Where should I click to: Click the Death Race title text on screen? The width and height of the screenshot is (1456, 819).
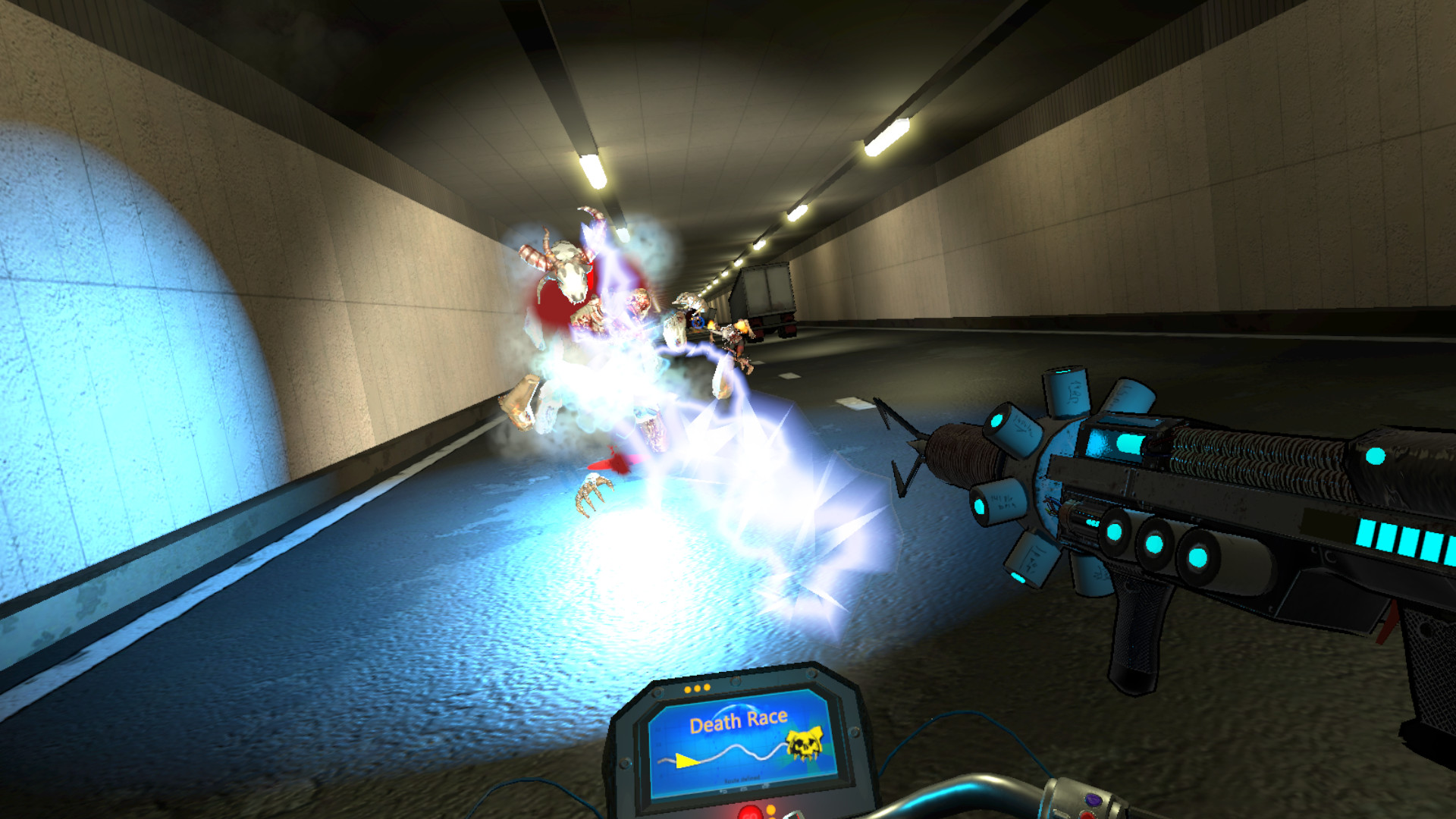coord(739,720)
